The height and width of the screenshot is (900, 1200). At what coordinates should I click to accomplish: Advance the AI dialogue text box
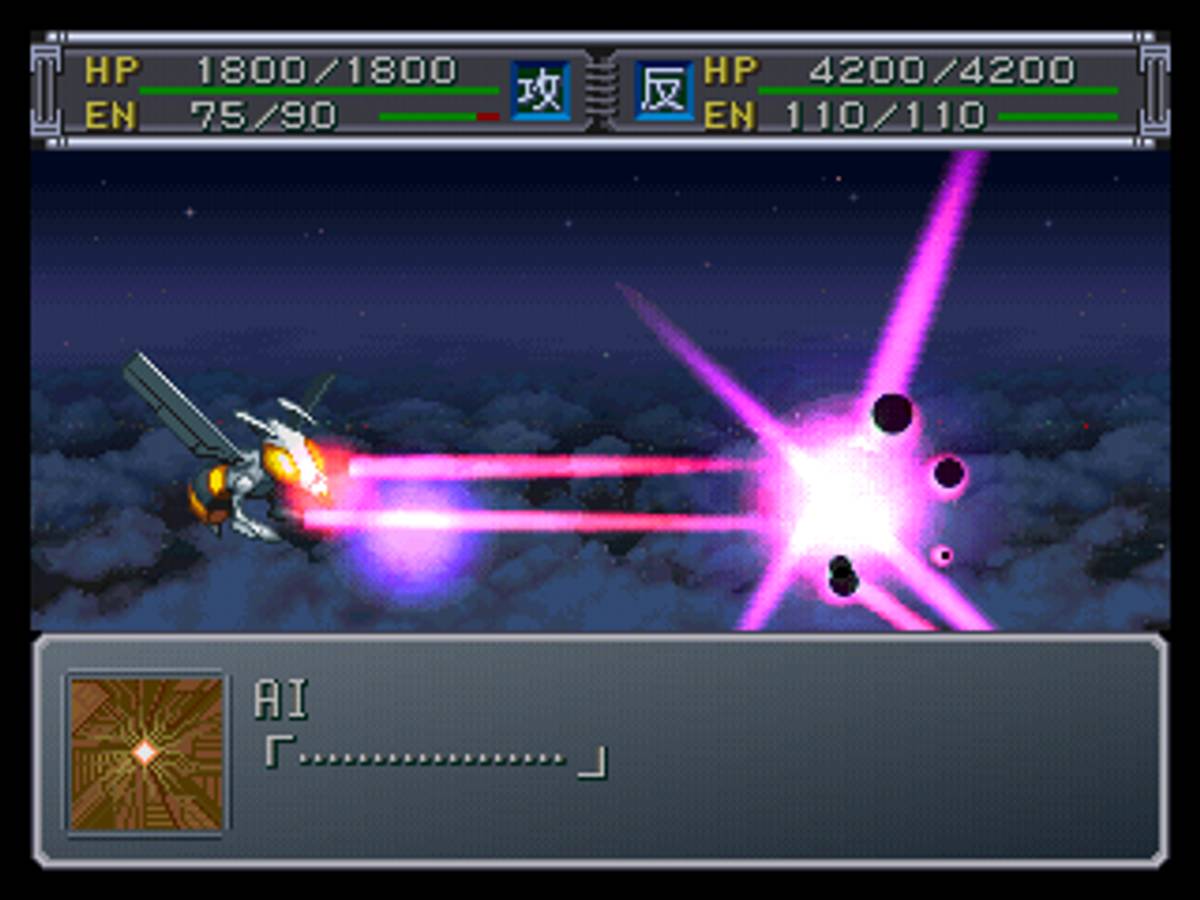700,750
